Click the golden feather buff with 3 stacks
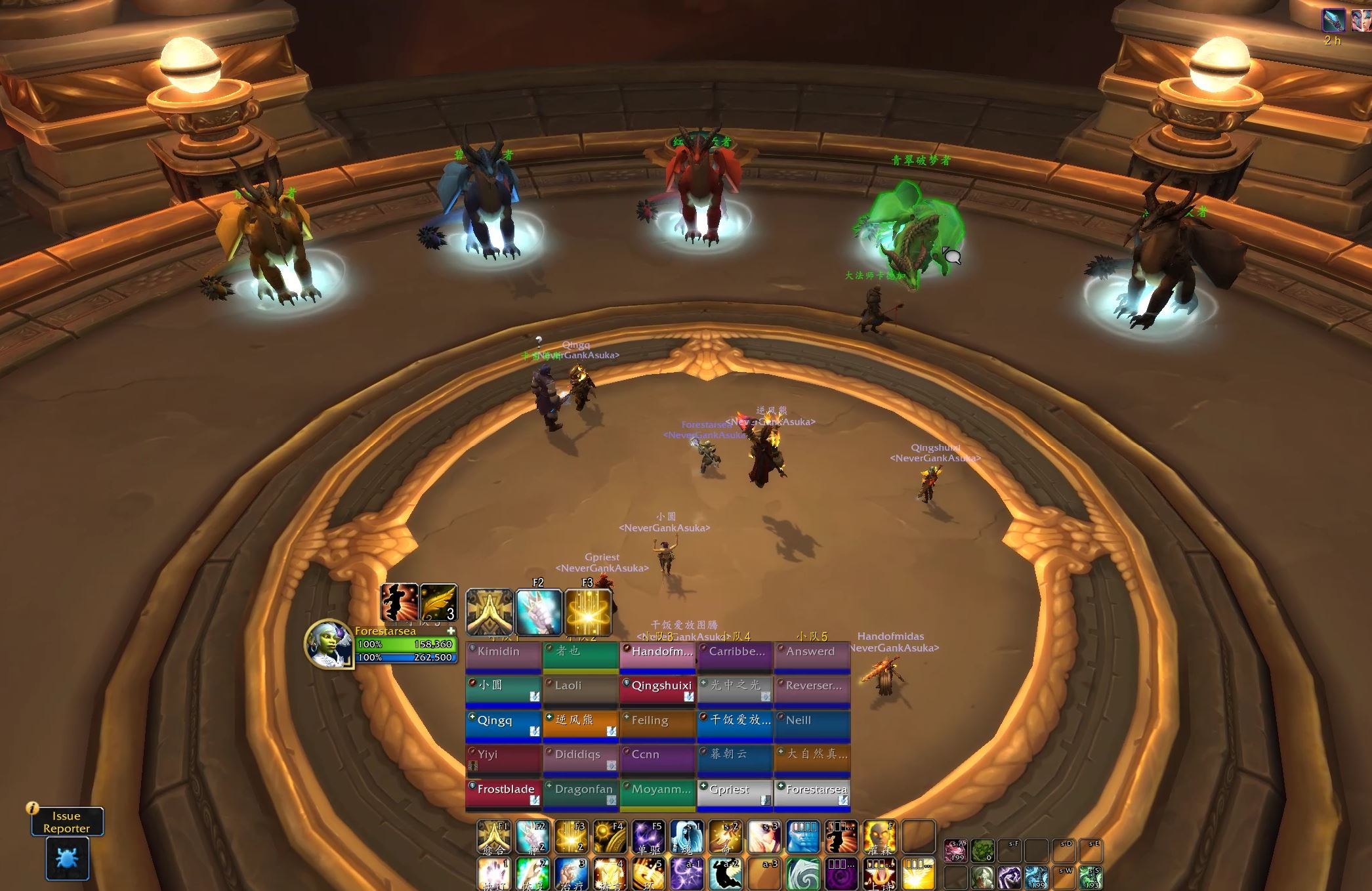The image size is (1372, 891). coord(438,602)
